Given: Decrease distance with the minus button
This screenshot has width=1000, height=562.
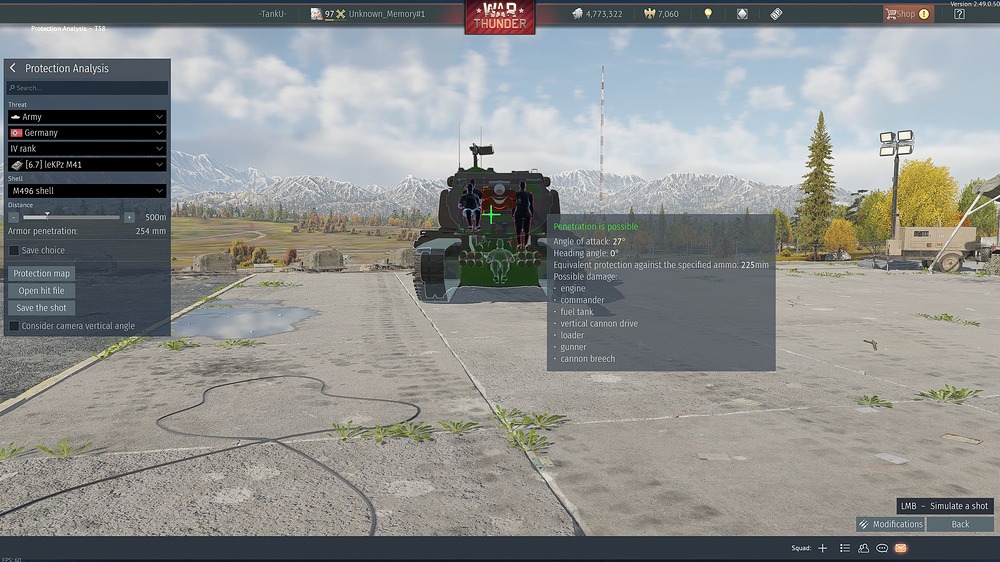Looking at the screenshot, I should [x=14, y=217].
